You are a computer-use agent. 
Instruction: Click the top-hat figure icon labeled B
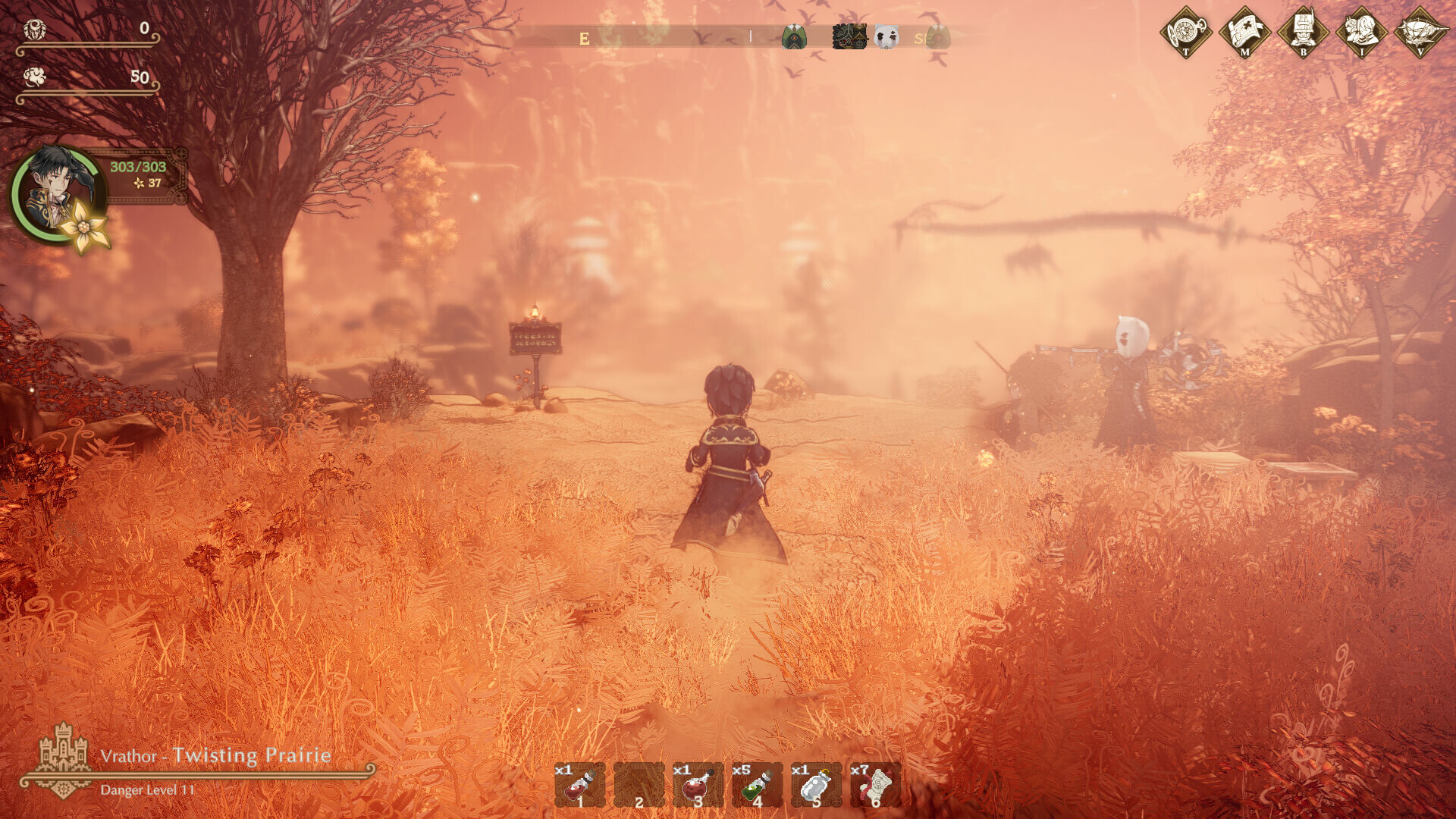[1303, 32]
